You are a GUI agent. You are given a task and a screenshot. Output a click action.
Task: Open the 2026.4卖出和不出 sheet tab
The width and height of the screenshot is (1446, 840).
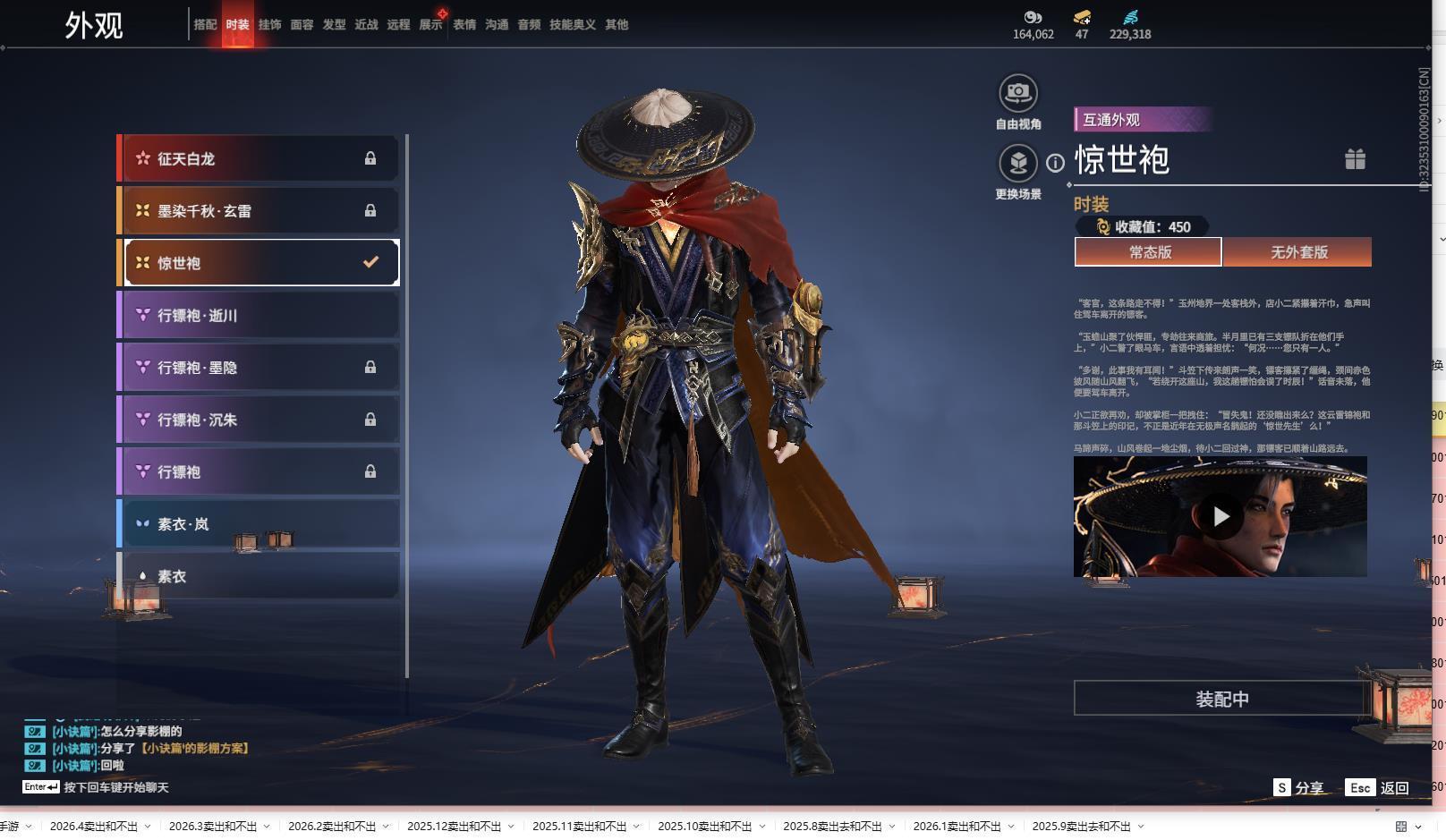coord(93,827)
